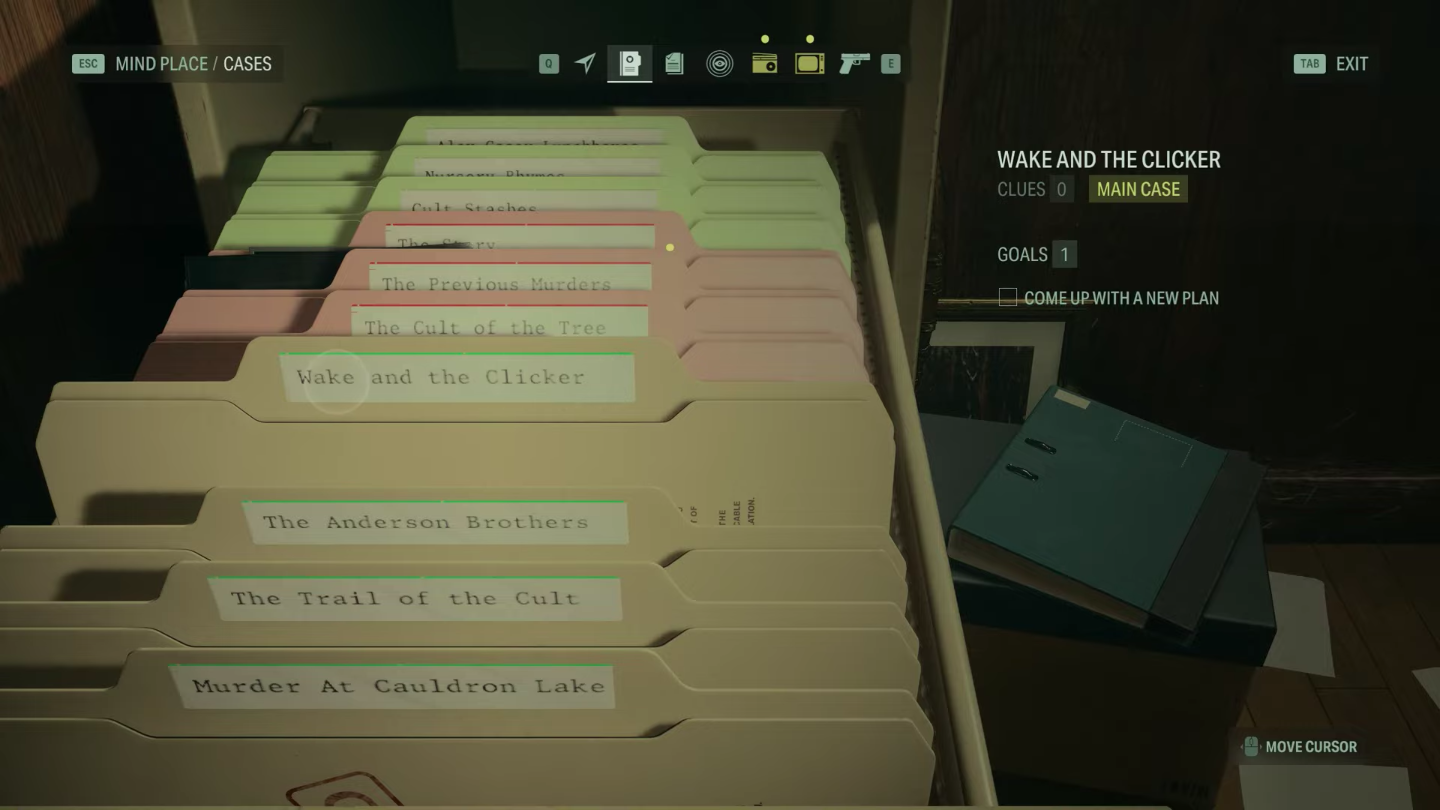The height and width of the screenshot is (810, 1440).
Task: Switch to the Weapons gun icon
Action: tap(854, 63)
